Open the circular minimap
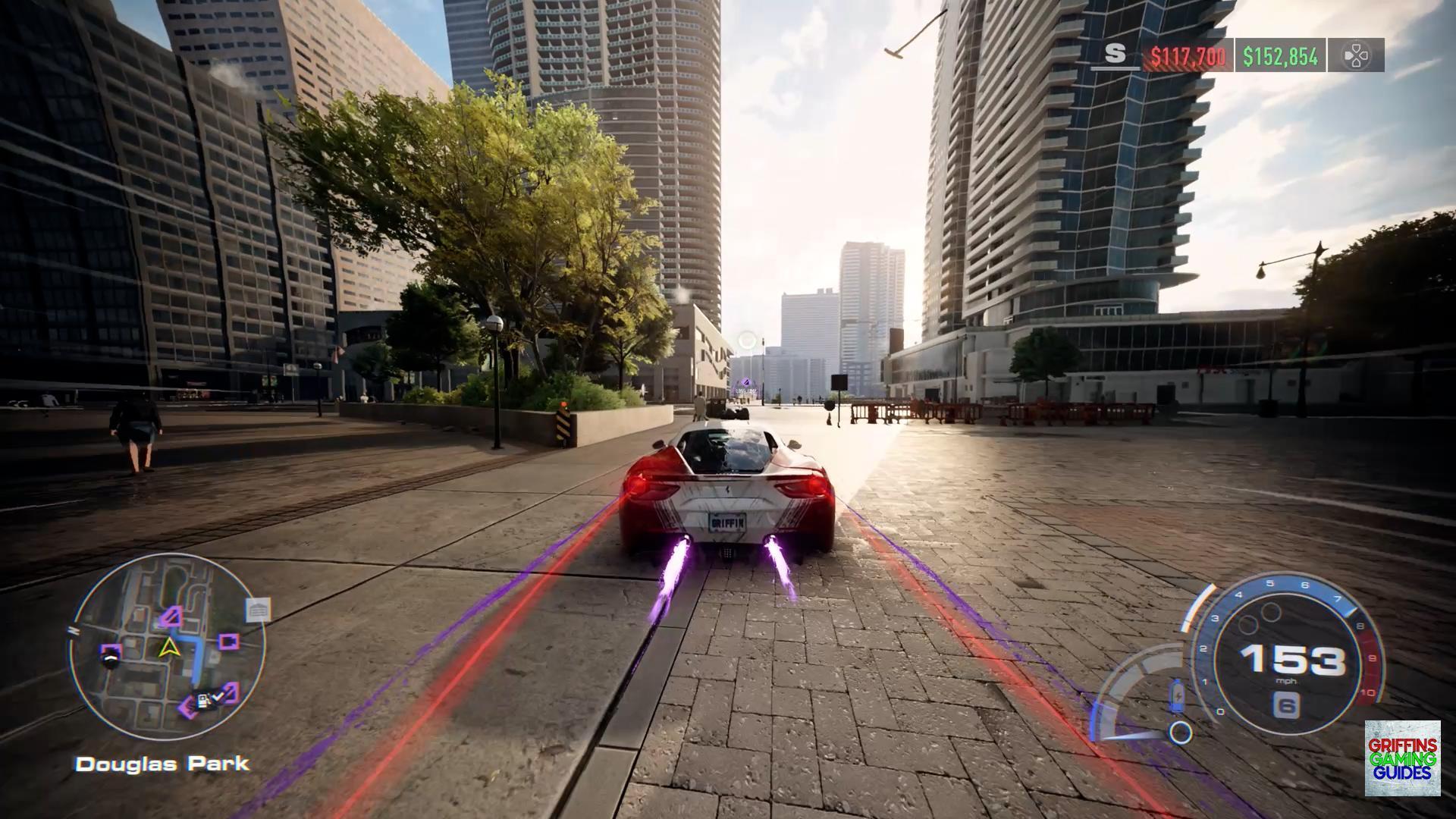Image resolution: width=1456 pixels, height=819 pixels. click(x=168, y=647)
